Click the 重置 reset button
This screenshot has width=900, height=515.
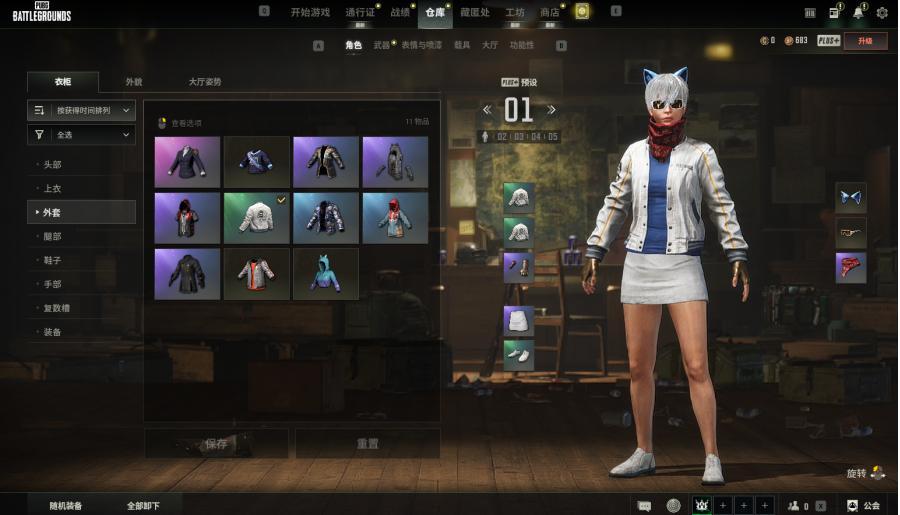[x=367, y=443]
